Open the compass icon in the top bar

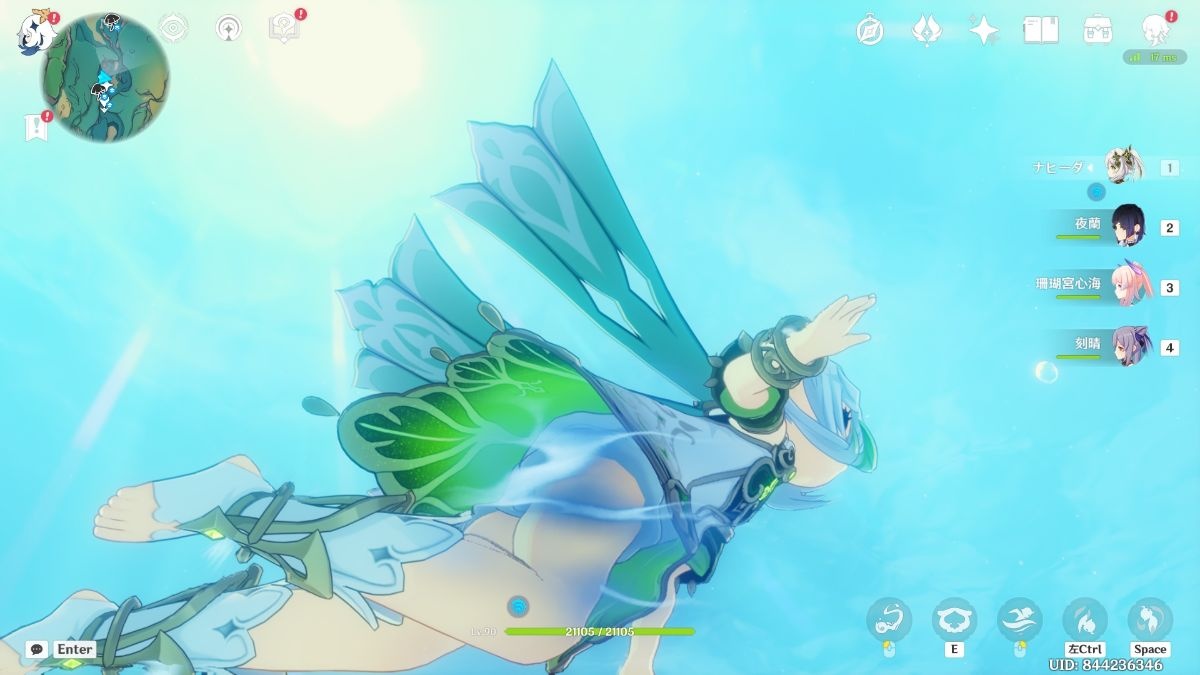[x=870, y=30]
